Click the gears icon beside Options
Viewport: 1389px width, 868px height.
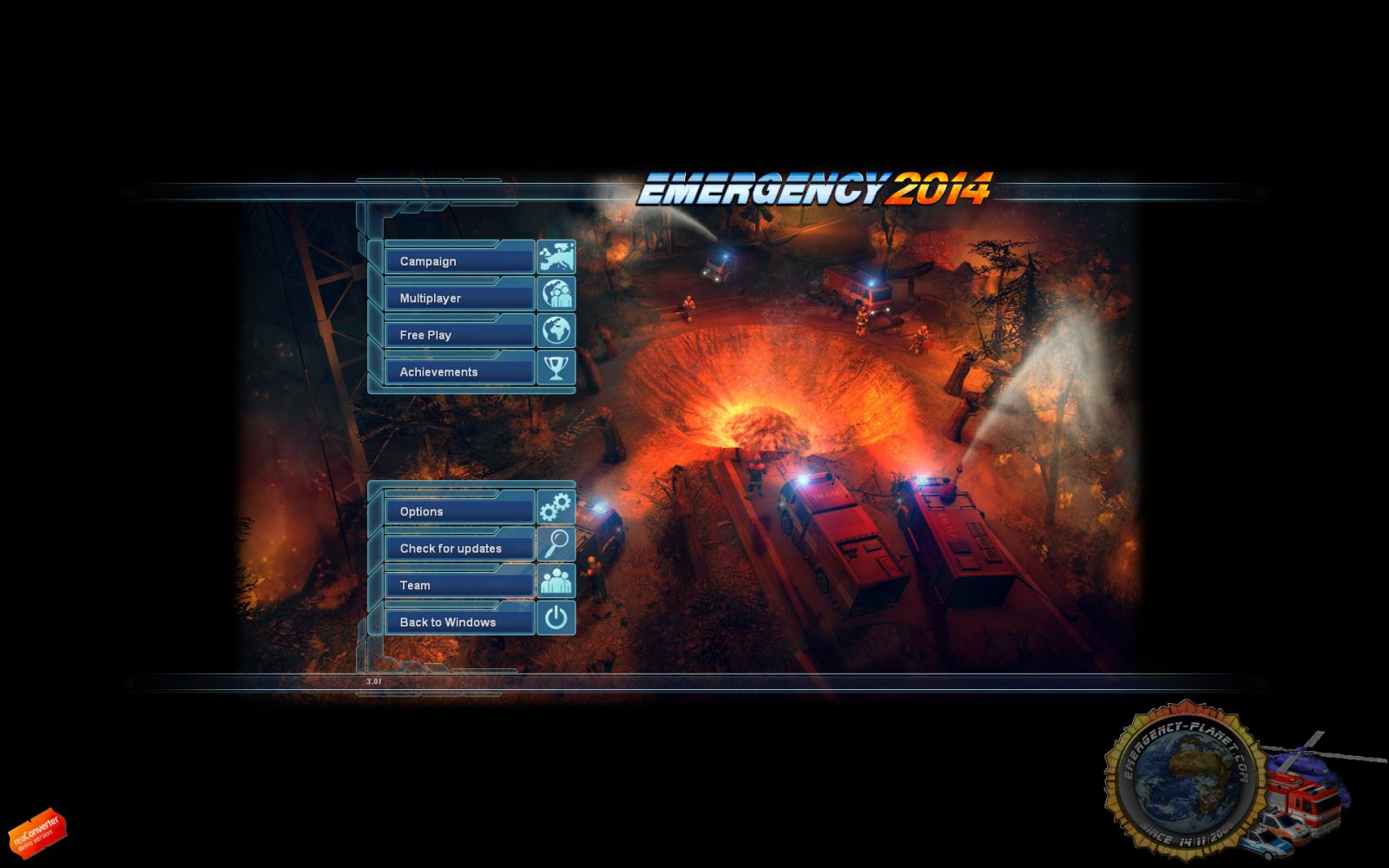point(556,507)
